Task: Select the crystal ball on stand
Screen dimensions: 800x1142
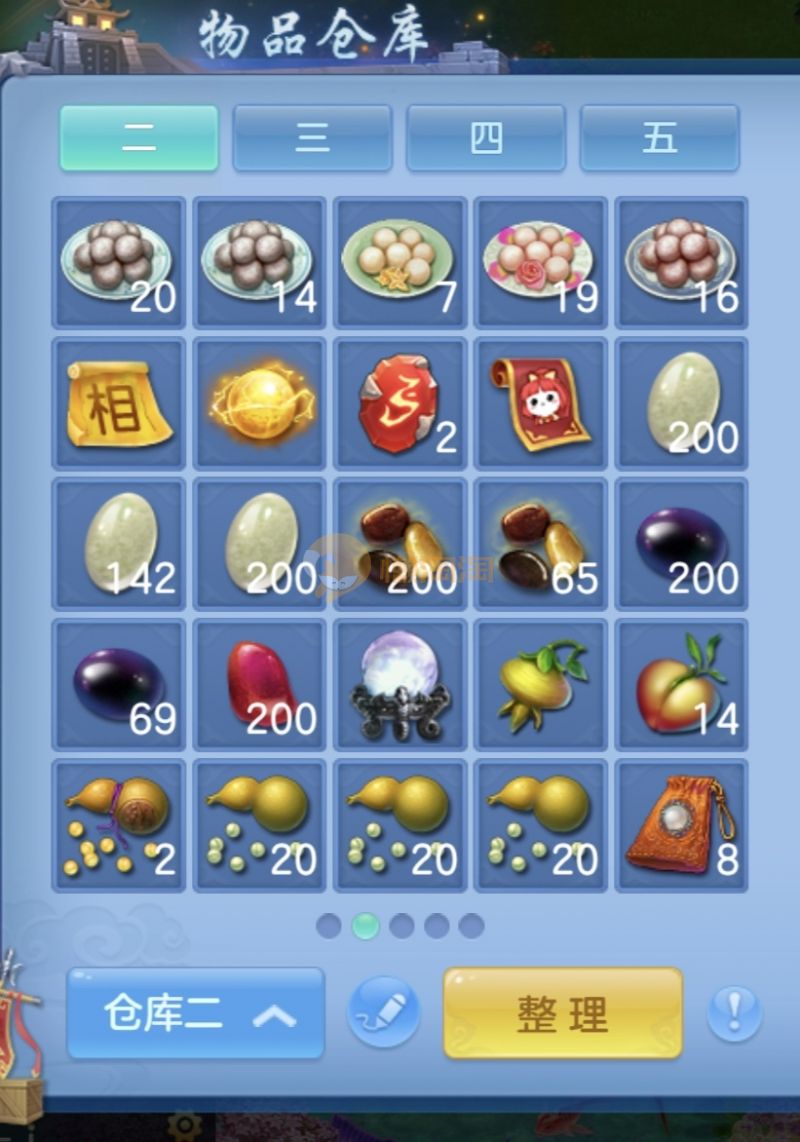Action: point(400,685)
